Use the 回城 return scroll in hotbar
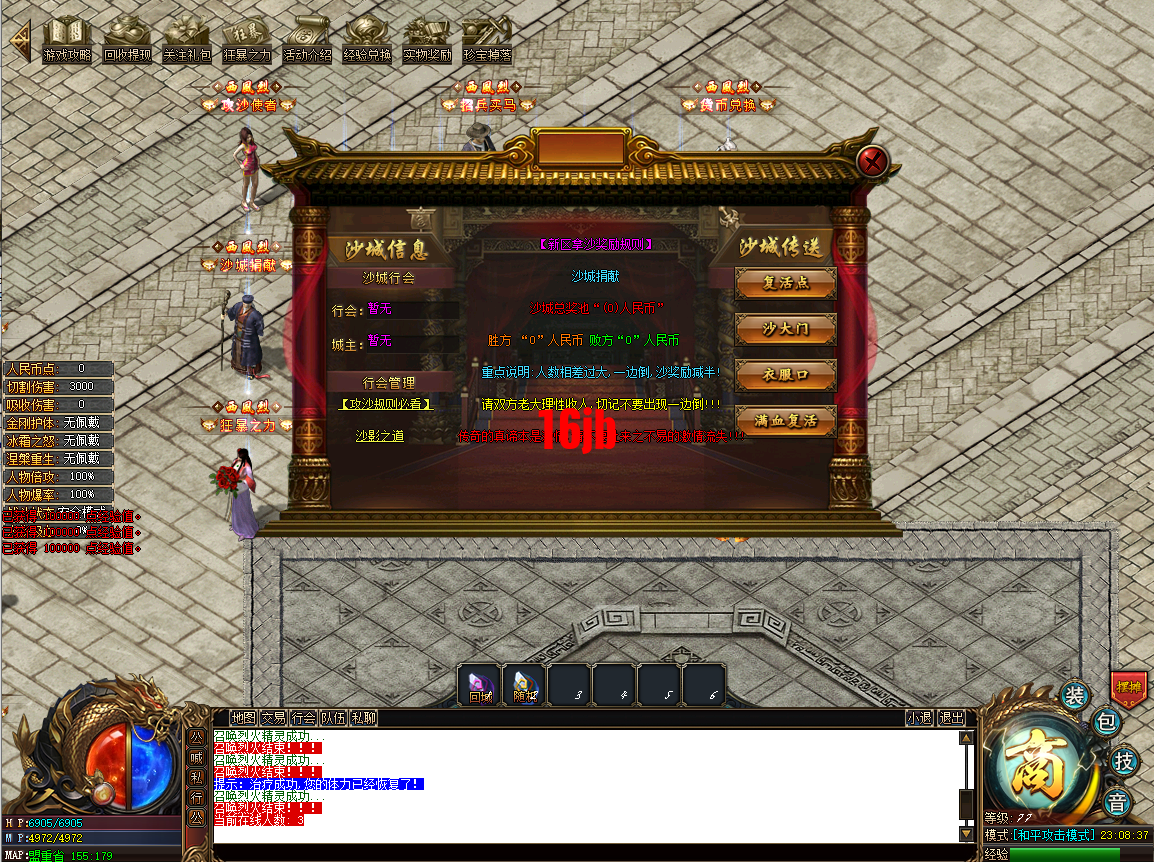The image size is (1154, 862). (480, 685)
